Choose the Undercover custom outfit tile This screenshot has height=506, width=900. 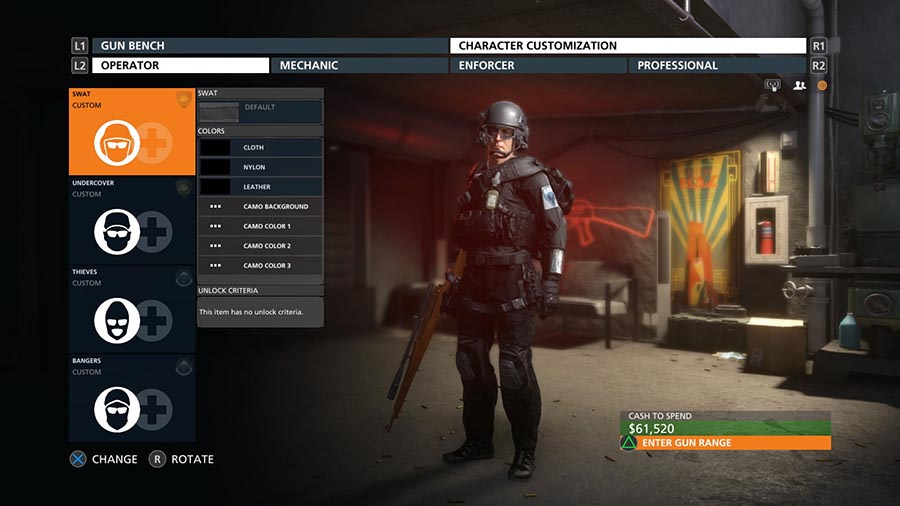132,221
